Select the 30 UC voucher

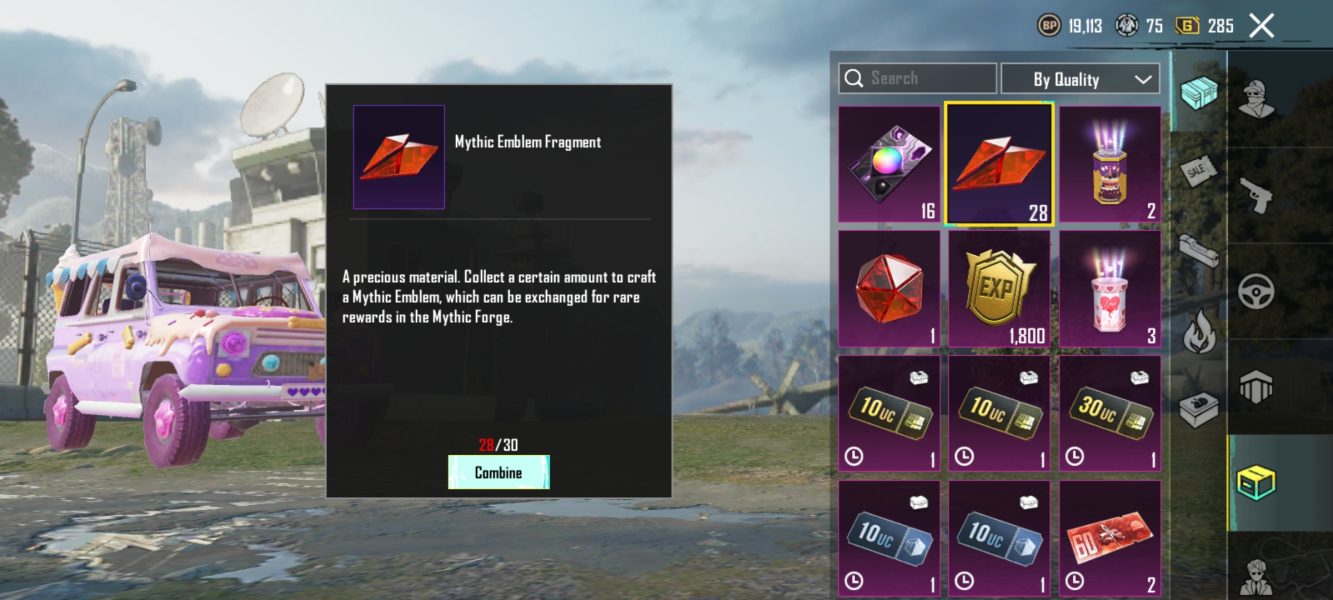[1110, 413]
